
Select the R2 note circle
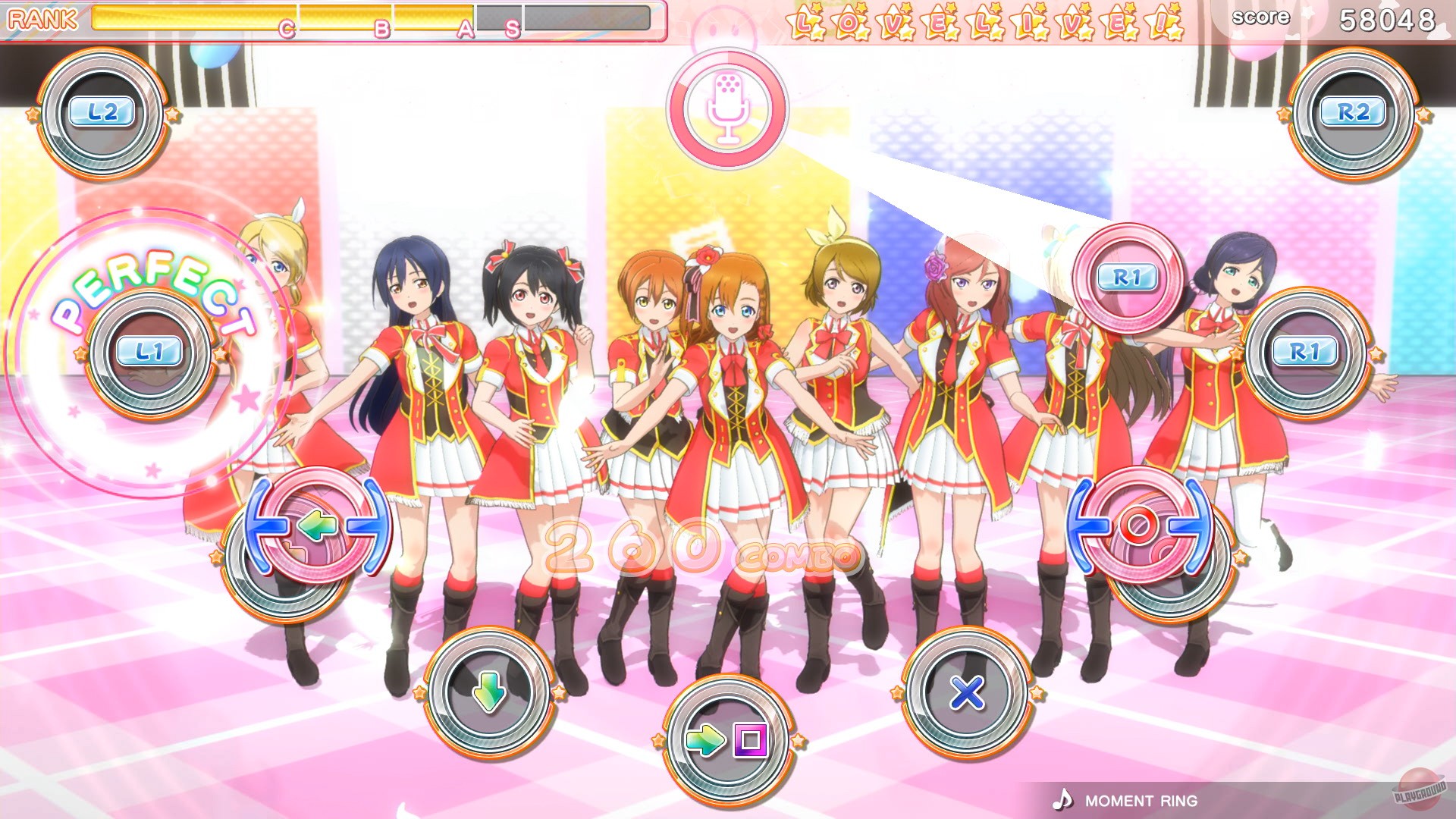point(1354,114)
